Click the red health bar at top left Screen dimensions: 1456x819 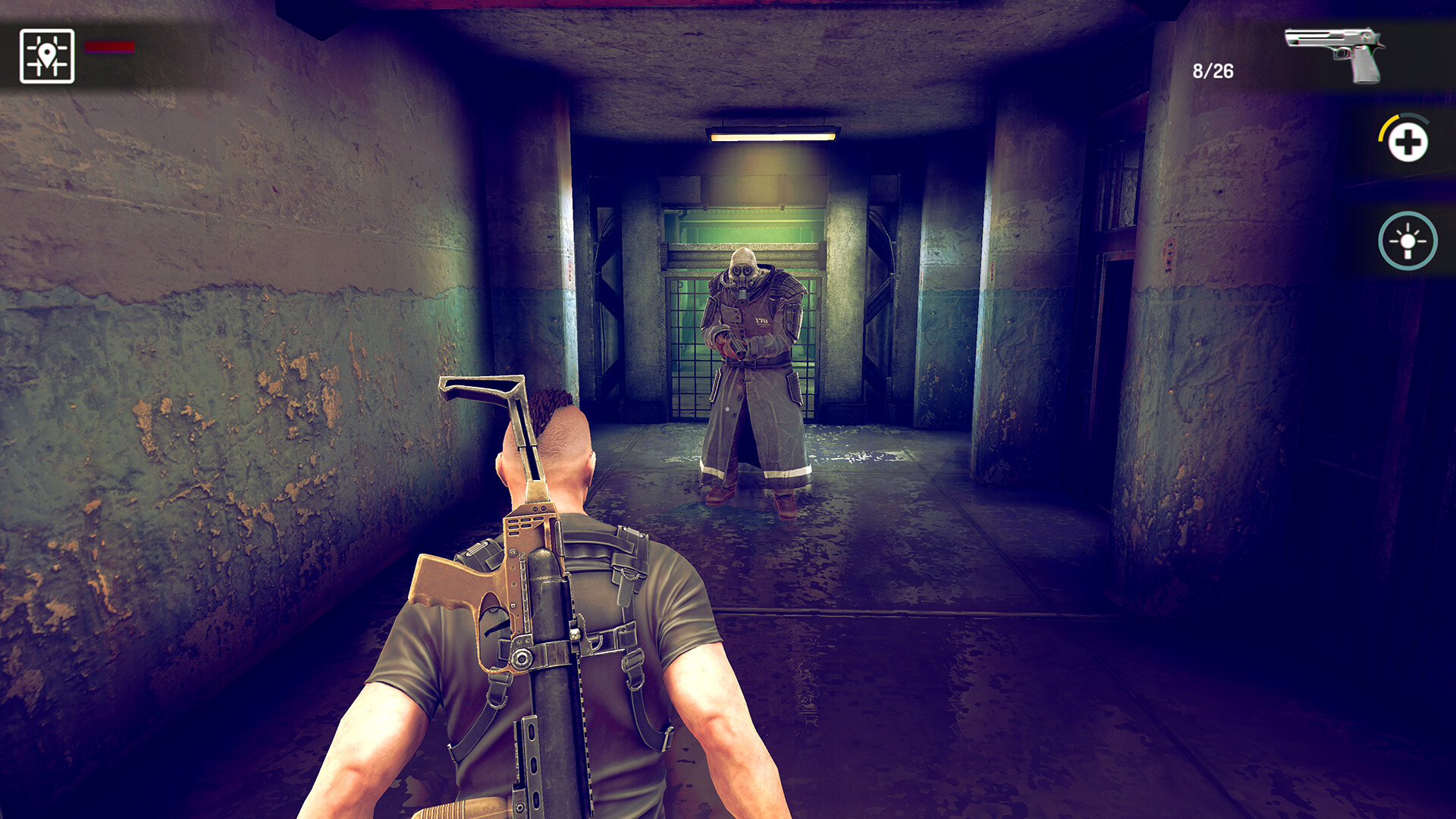tap(108, 47)
